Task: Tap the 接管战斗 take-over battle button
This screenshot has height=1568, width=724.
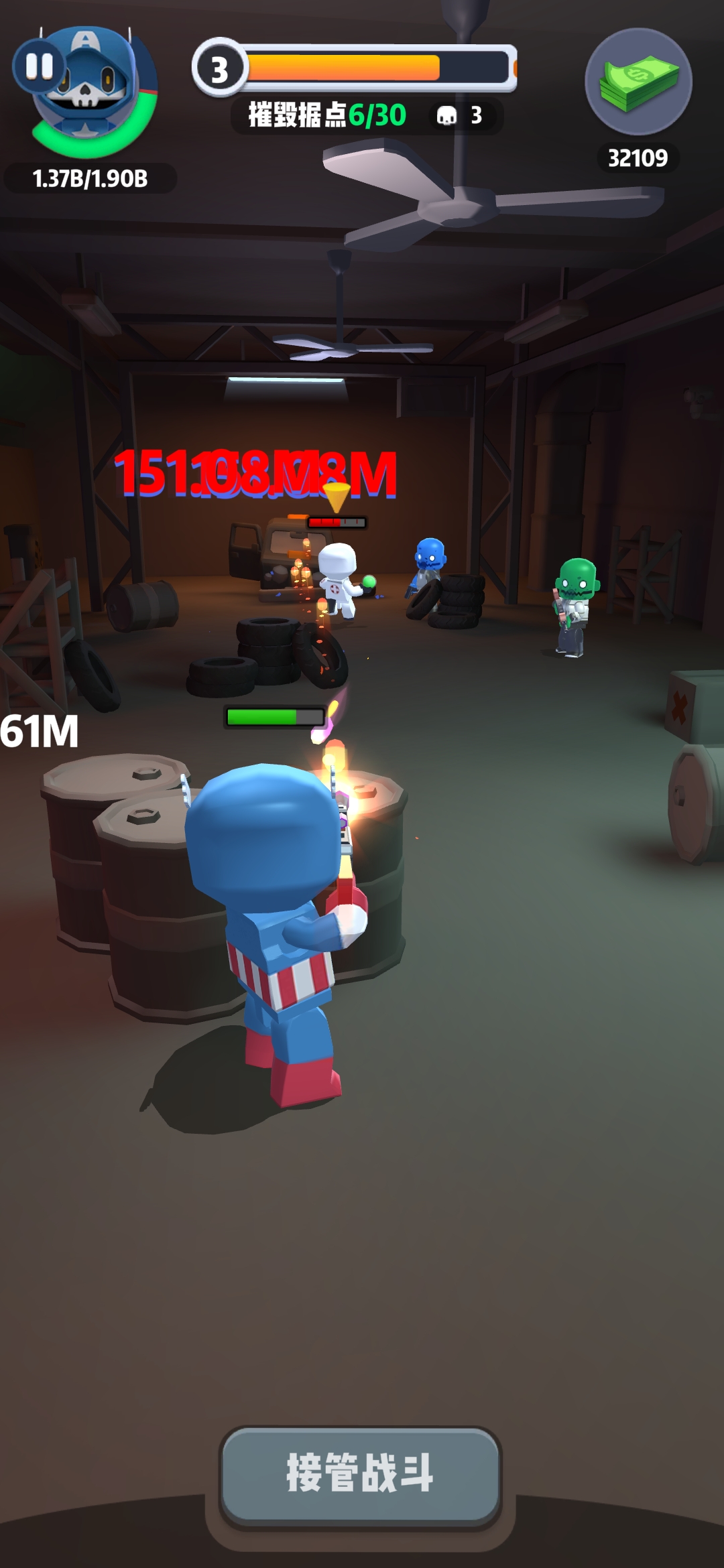Action: point(361,1474)
